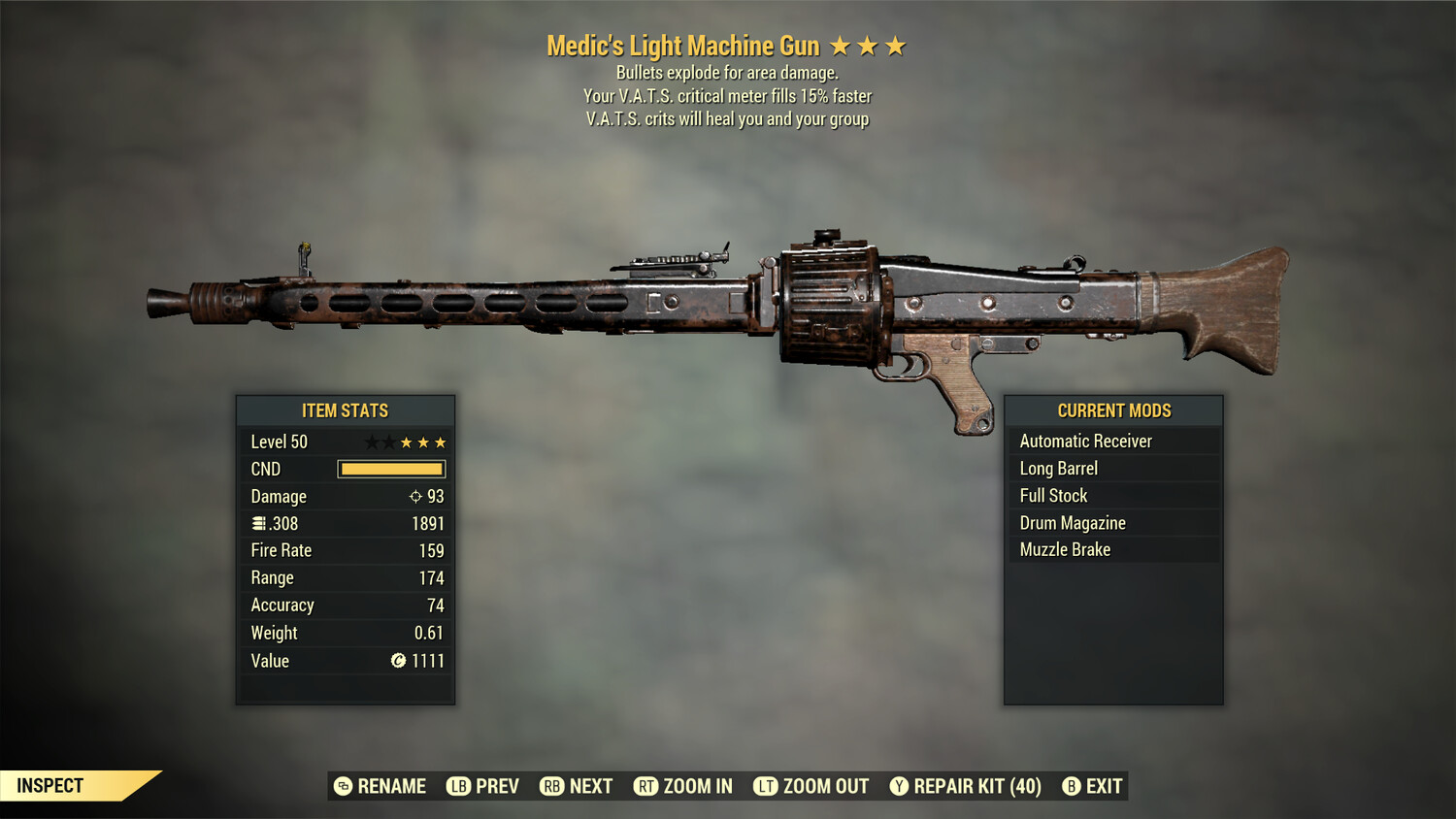
Task: Click the ammo icon next to .308
Action: pos(259,523)
